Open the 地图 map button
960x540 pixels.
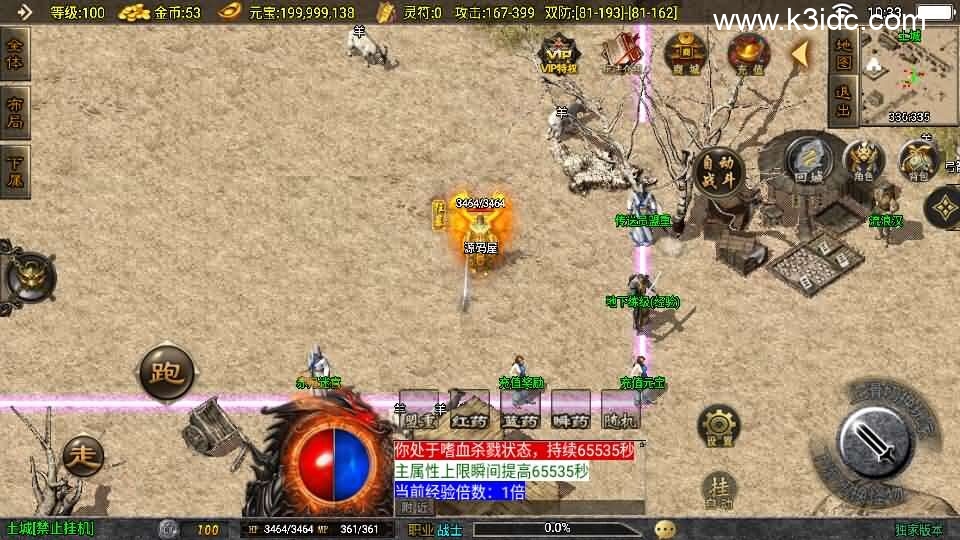(844, 53)
